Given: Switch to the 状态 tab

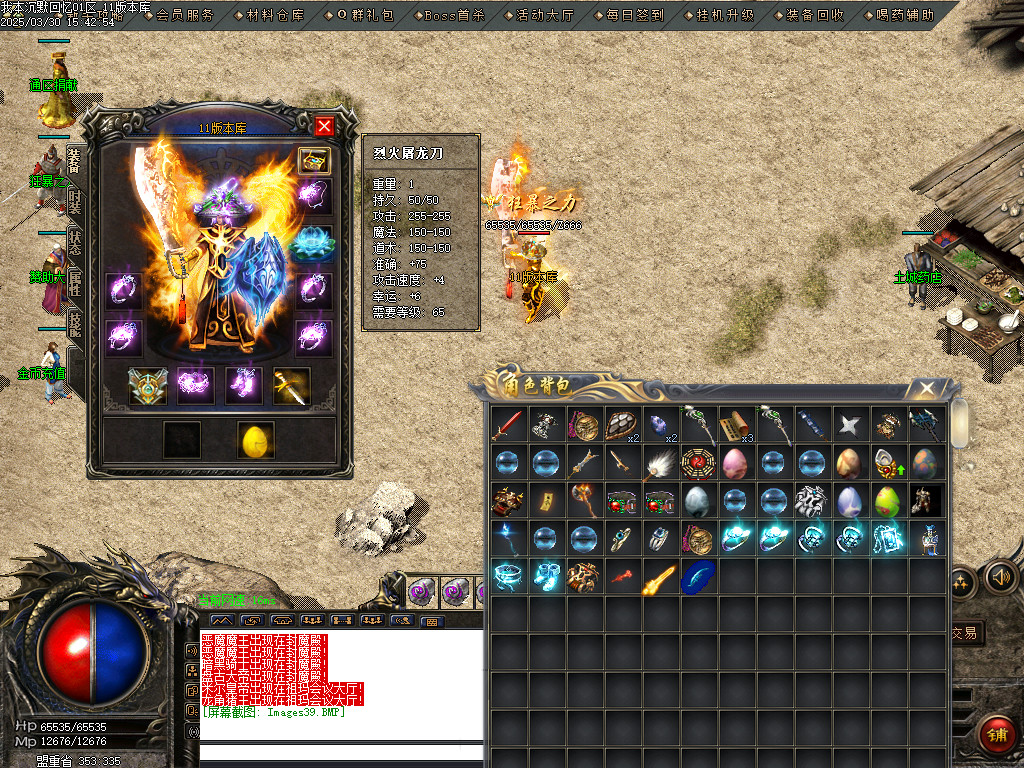Looking at the screenshot, I should point(75,244).
